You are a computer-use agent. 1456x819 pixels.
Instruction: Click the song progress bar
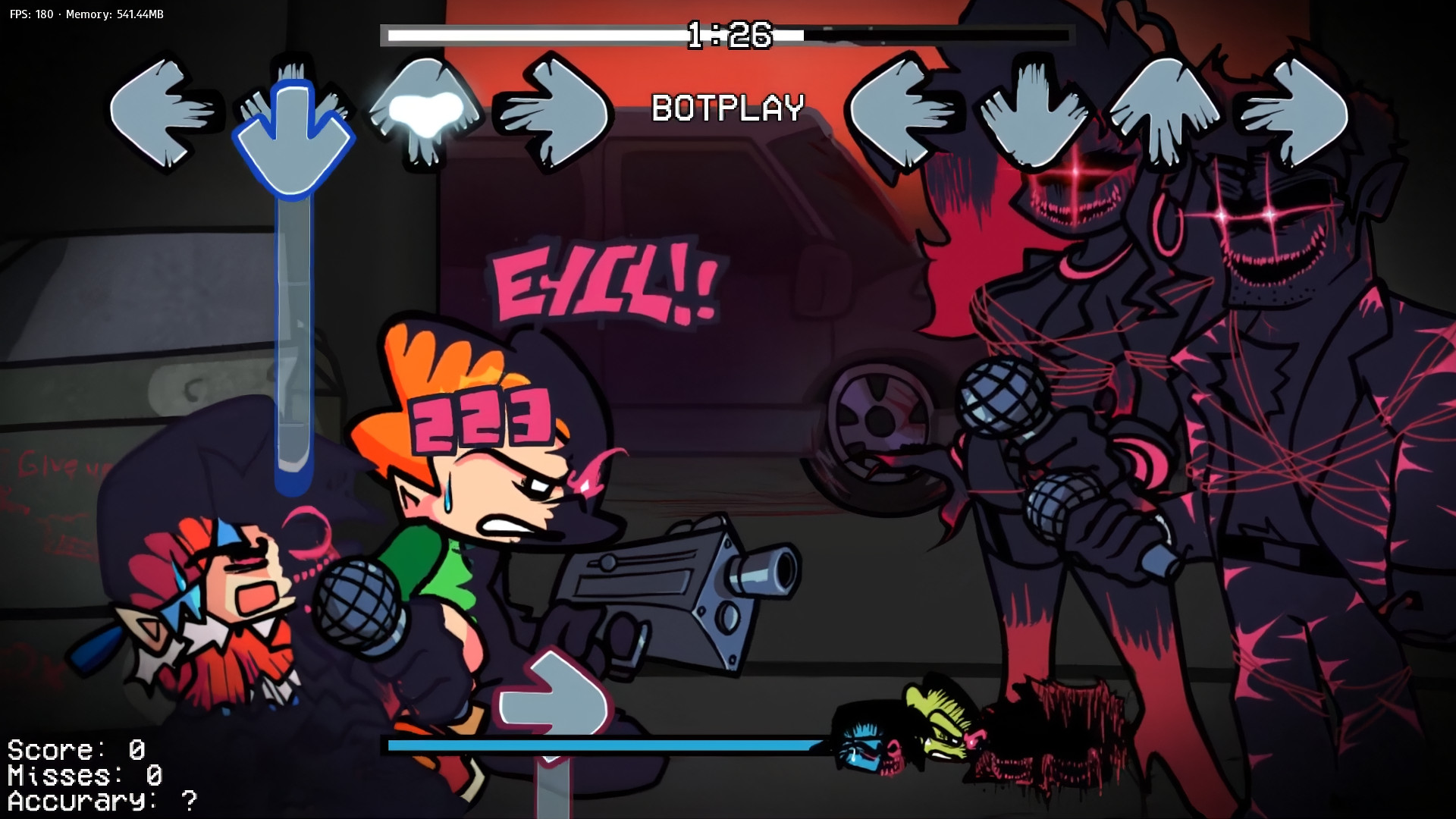click(531, 33)
